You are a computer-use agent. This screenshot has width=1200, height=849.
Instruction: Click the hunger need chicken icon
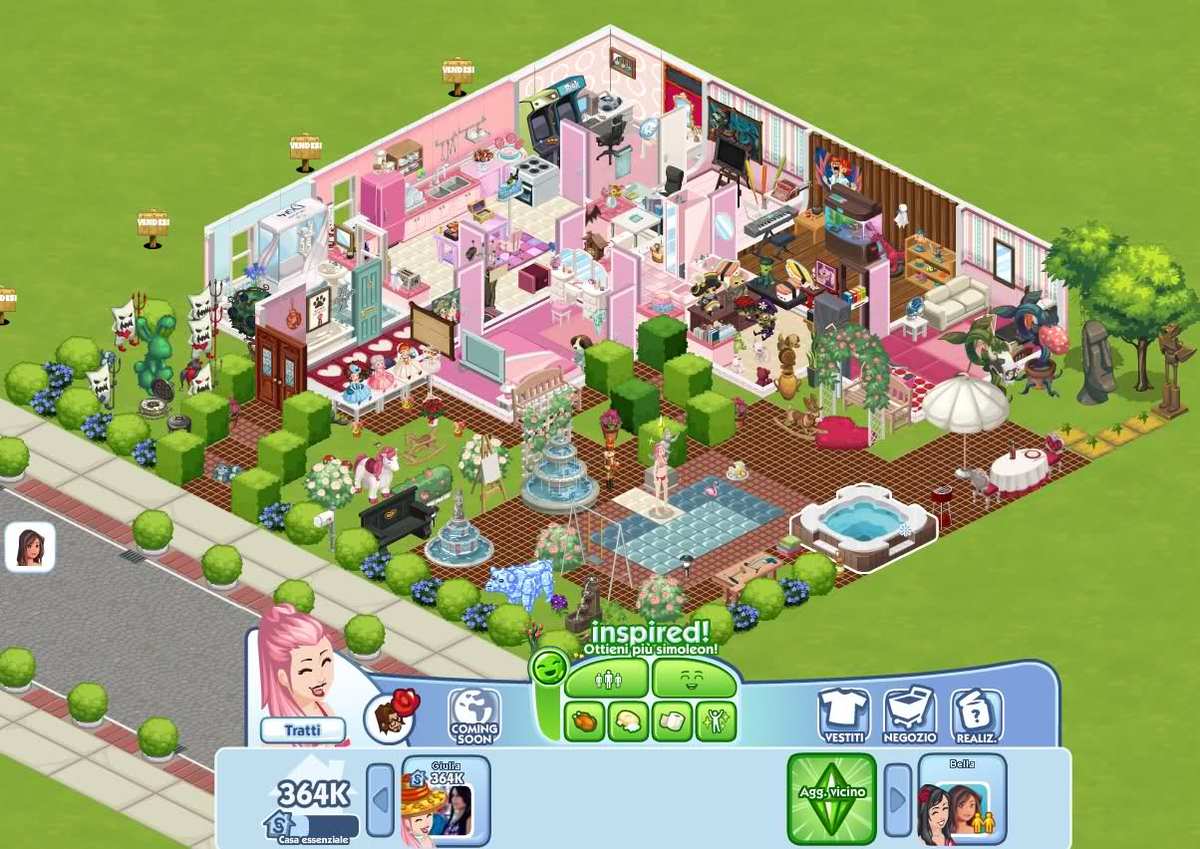click(x=584, y=721)
